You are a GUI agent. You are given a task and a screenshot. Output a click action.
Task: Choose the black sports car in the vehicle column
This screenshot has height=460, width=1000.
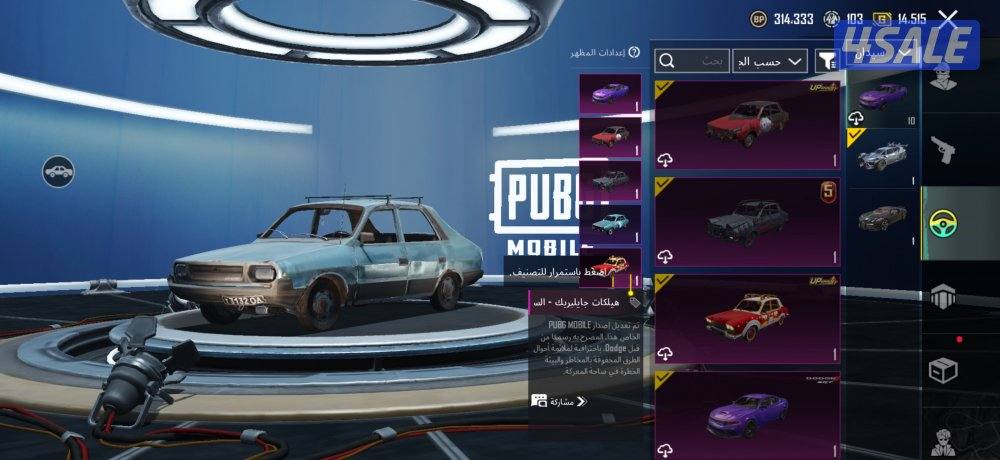(x=882, y=217)
